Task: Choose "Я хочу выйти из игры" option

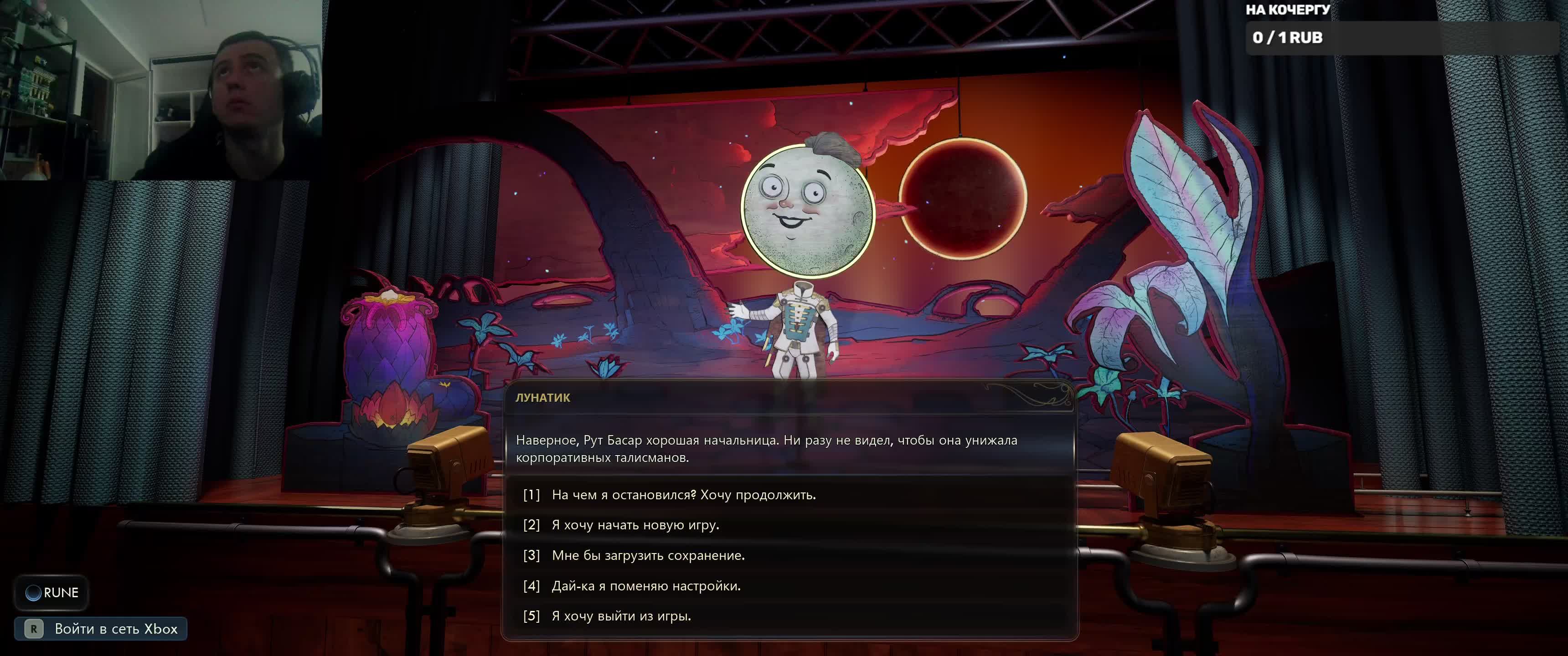Action: coord(621,616)
